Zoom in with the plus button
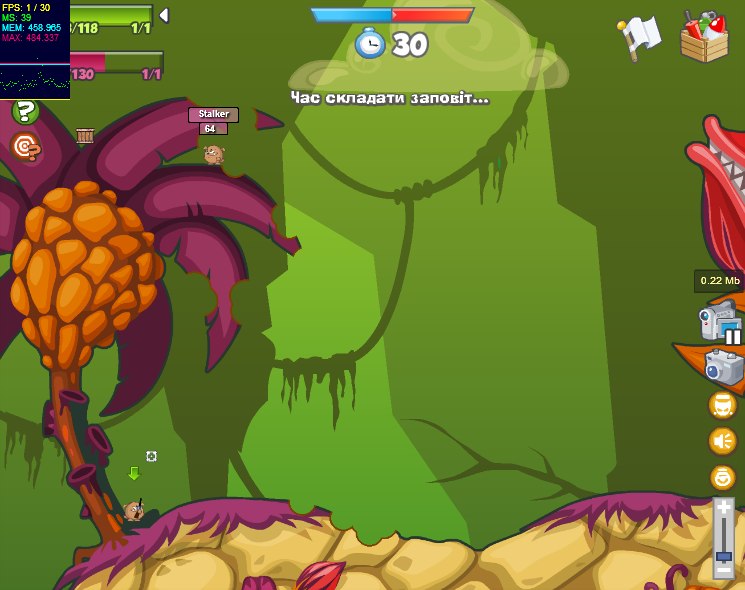Image resolution: width=745 pixels, height=590 pixels. click(x=723, y=509)
